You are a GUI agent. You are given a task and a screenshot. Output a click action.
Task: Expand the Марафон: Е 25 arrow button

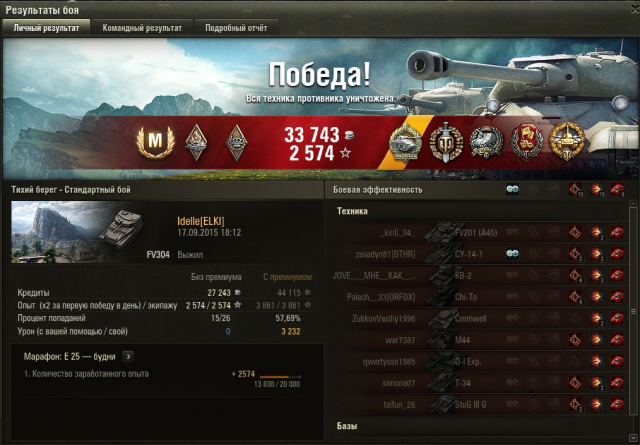128,355
